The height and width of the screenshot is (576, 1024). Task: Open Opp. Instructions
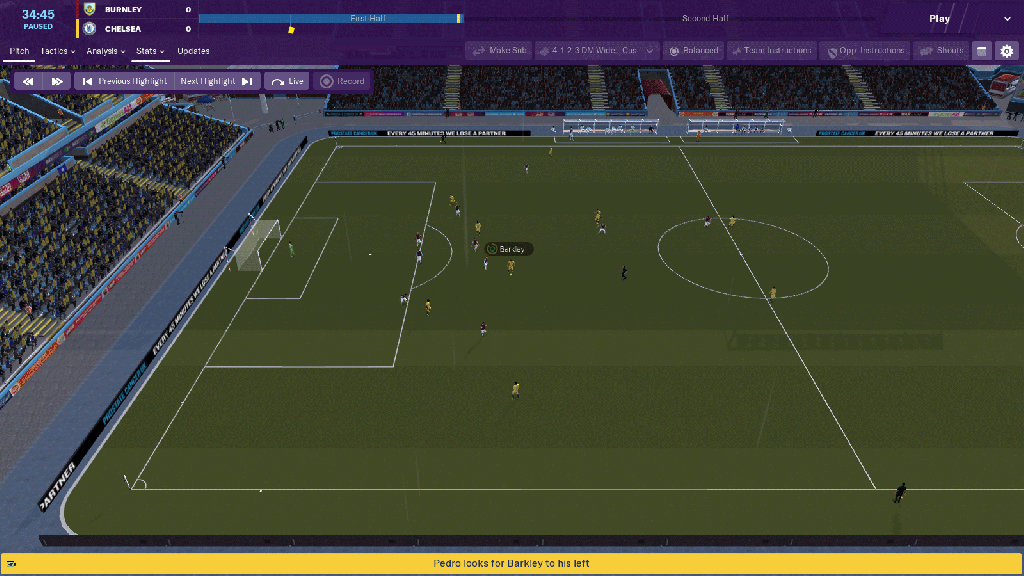[864, 50]
